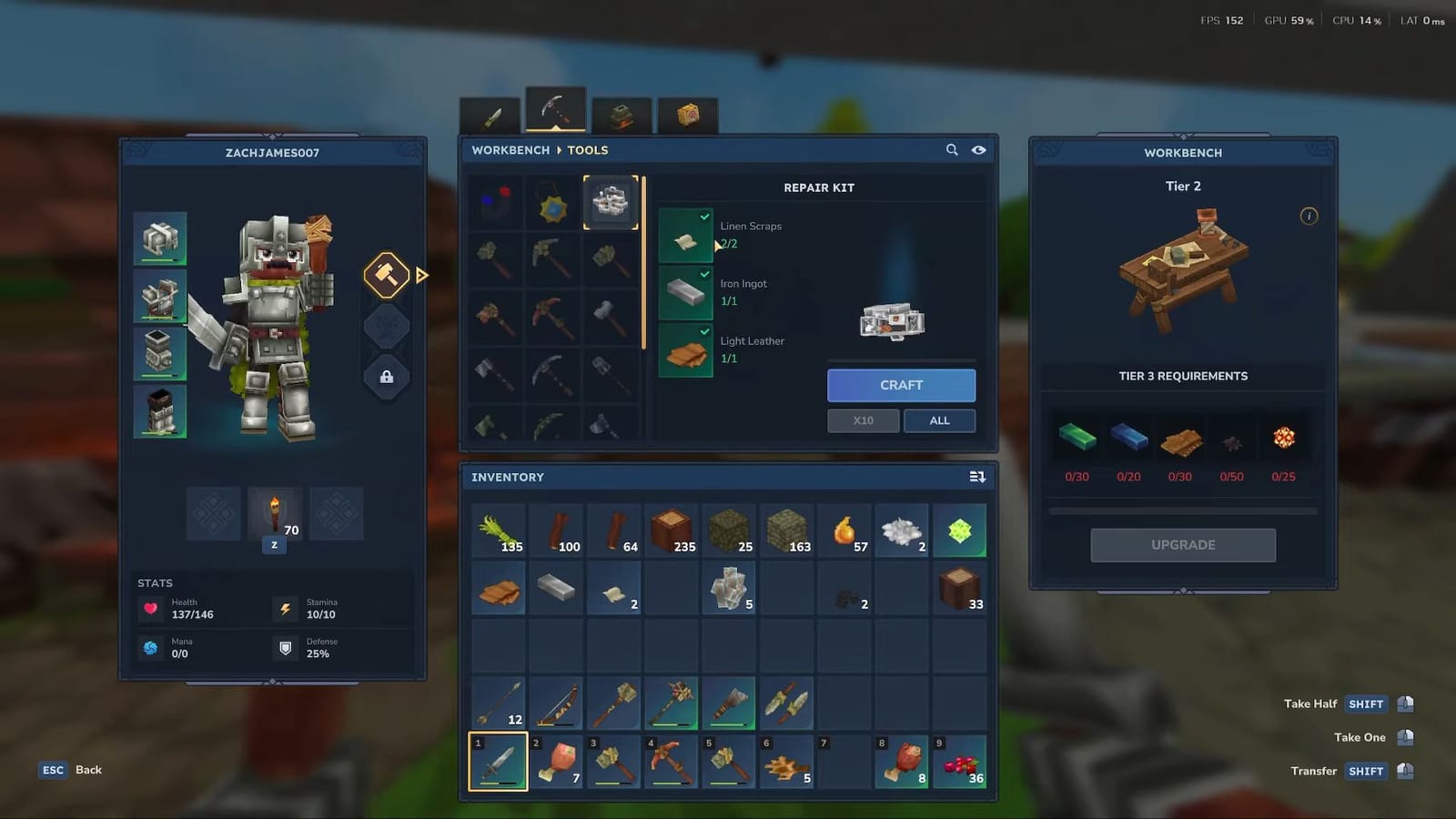
Task: Select the Repair Kit recipe icon
Action: [x=611, y=202]
